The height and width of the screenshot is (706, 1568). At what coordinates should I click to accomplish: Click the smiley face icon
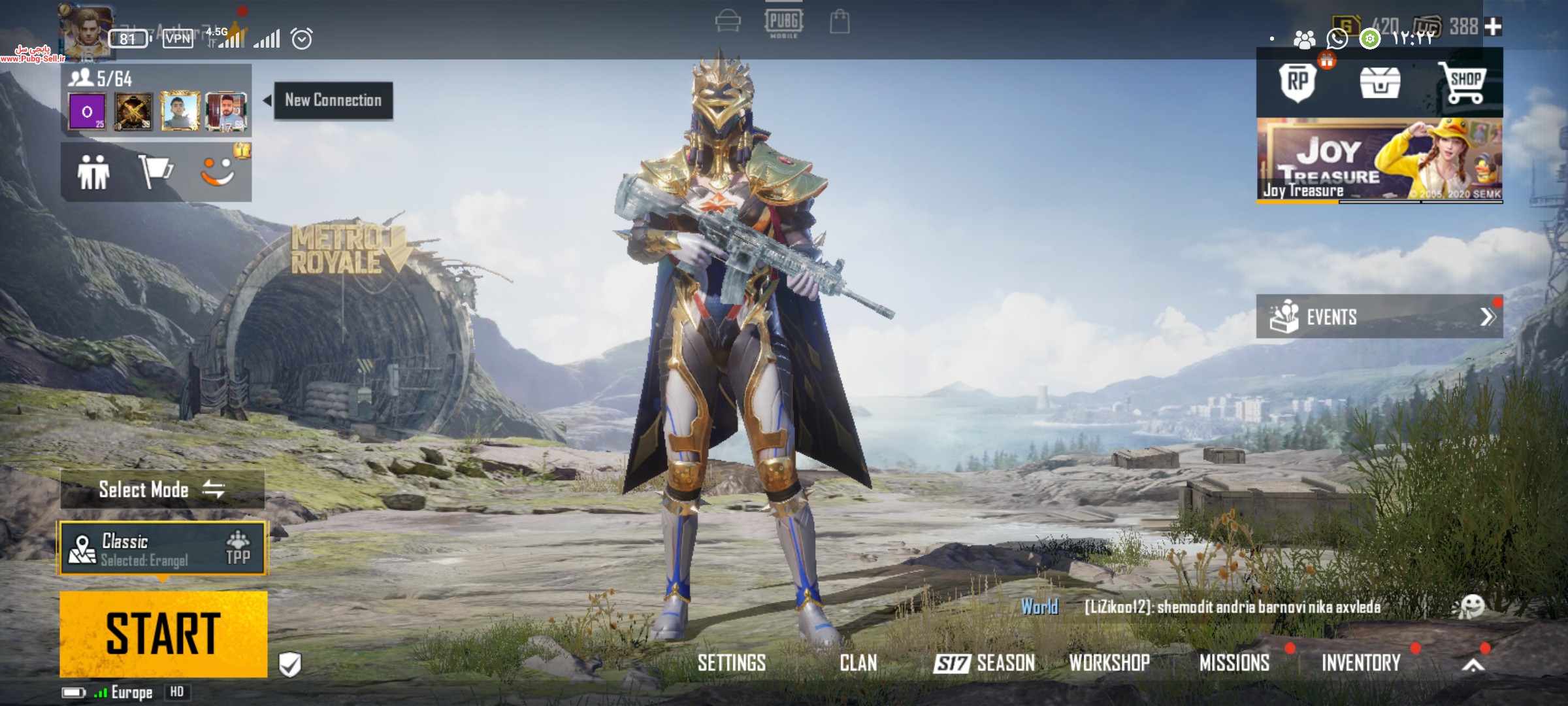pos(218,172)
